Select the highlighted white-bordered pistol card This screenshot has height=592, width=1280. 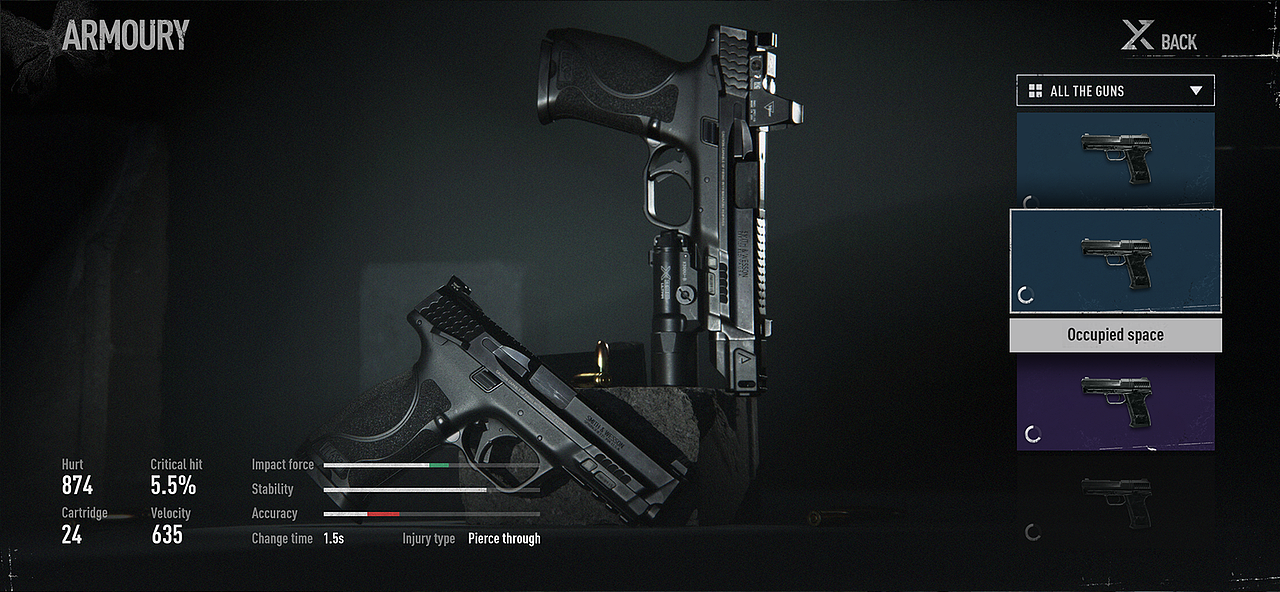coord(1115,261)
